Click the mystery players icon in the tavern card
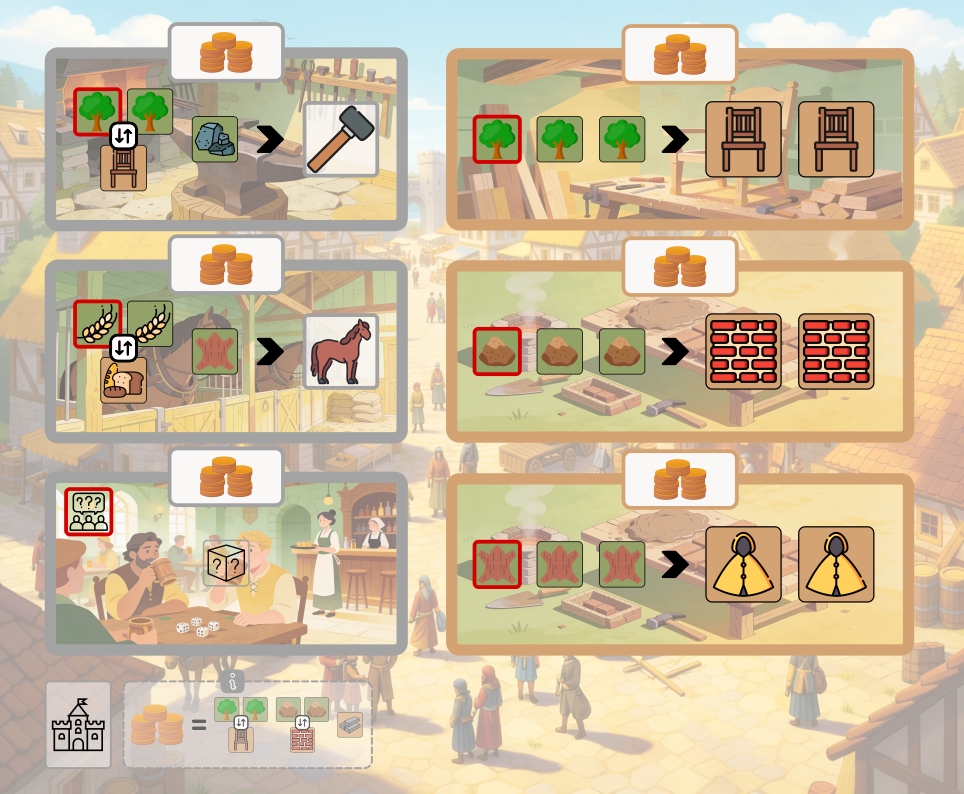Screen dimensions: 964x794 click(x=89, y=511)
